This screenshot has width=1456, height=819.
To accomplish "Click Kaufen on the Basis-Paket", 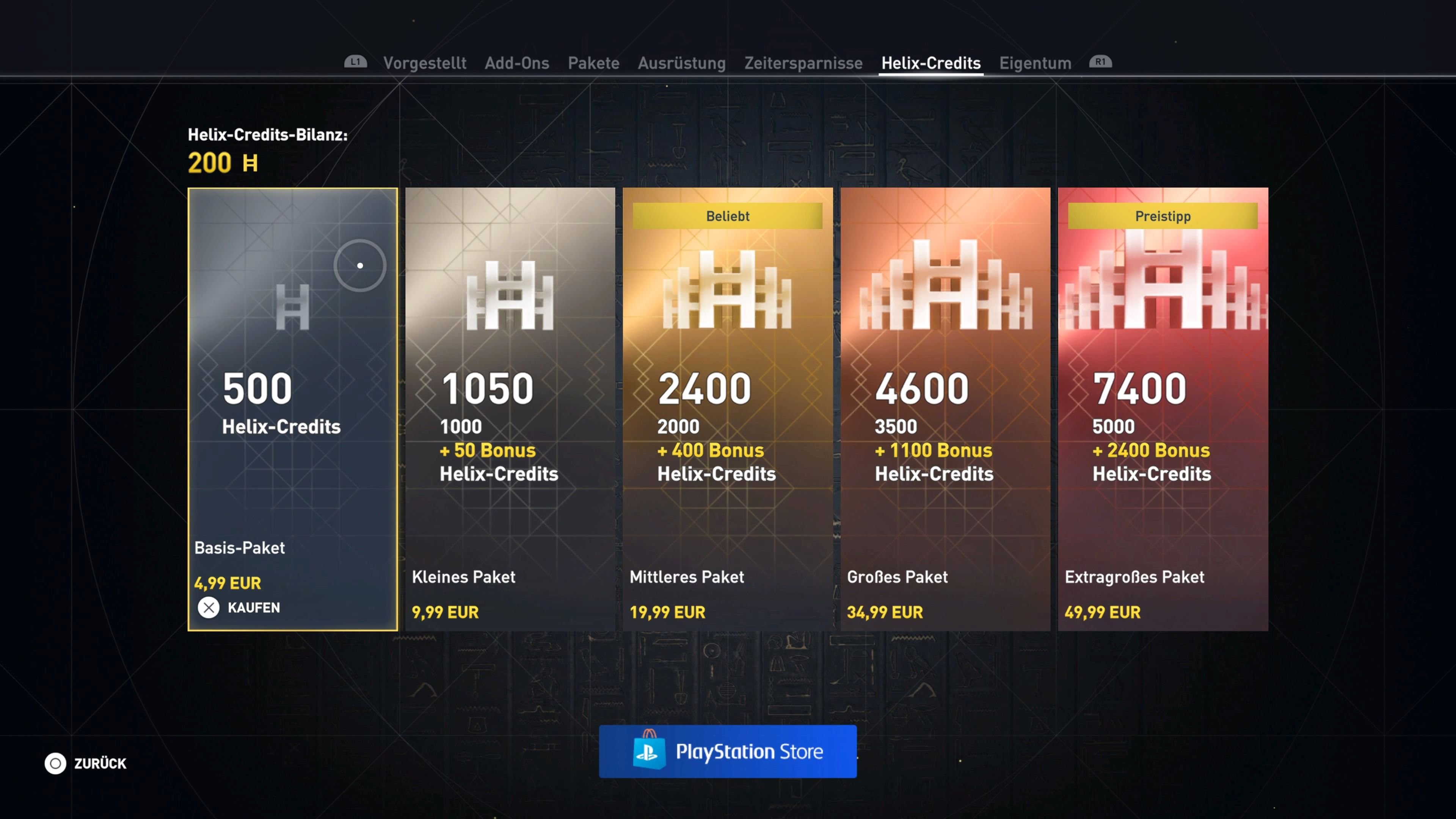I will pos(239,607).
